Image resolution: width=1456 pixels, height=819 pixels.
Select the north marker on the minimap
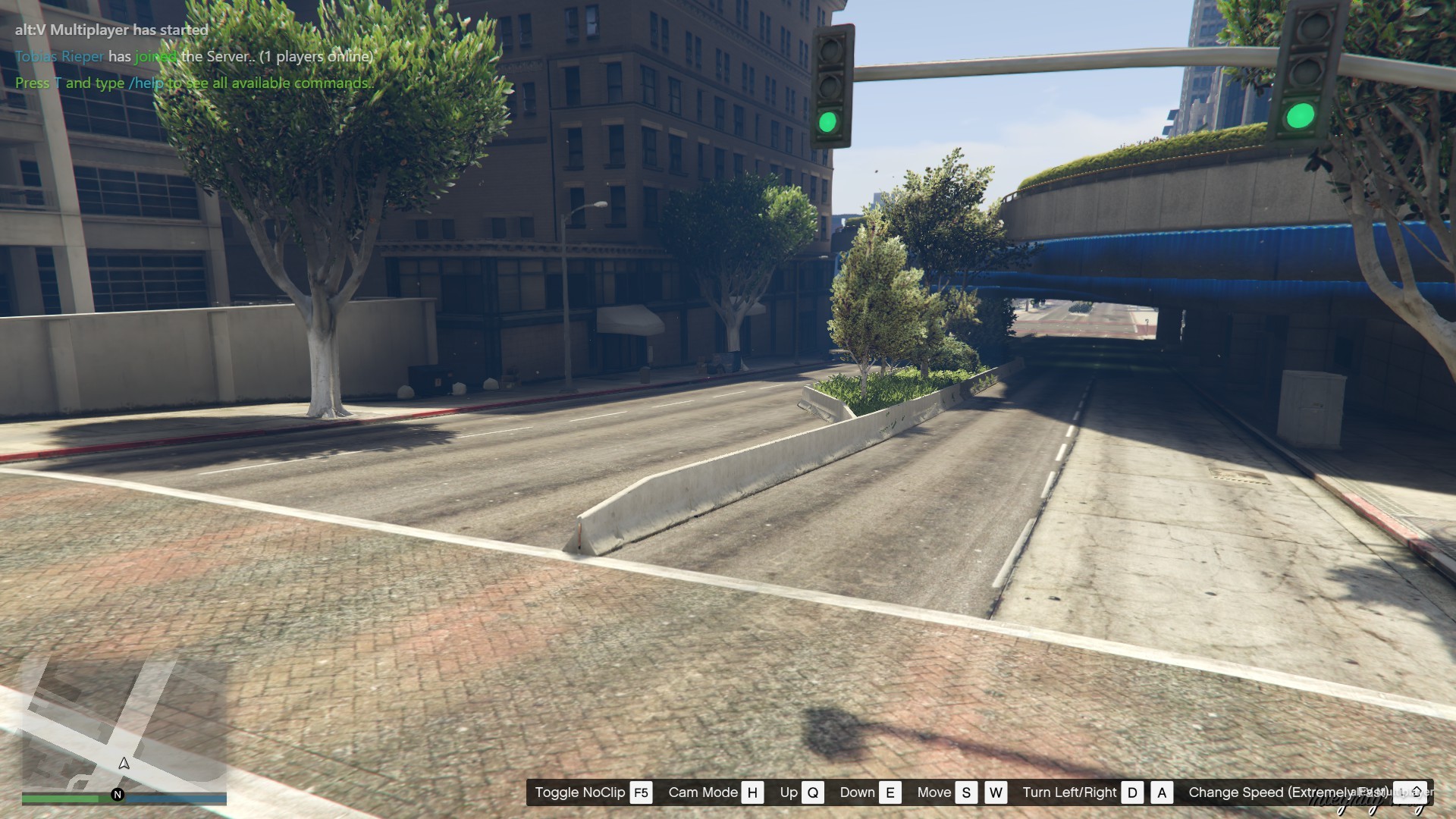tap(118, 795)
